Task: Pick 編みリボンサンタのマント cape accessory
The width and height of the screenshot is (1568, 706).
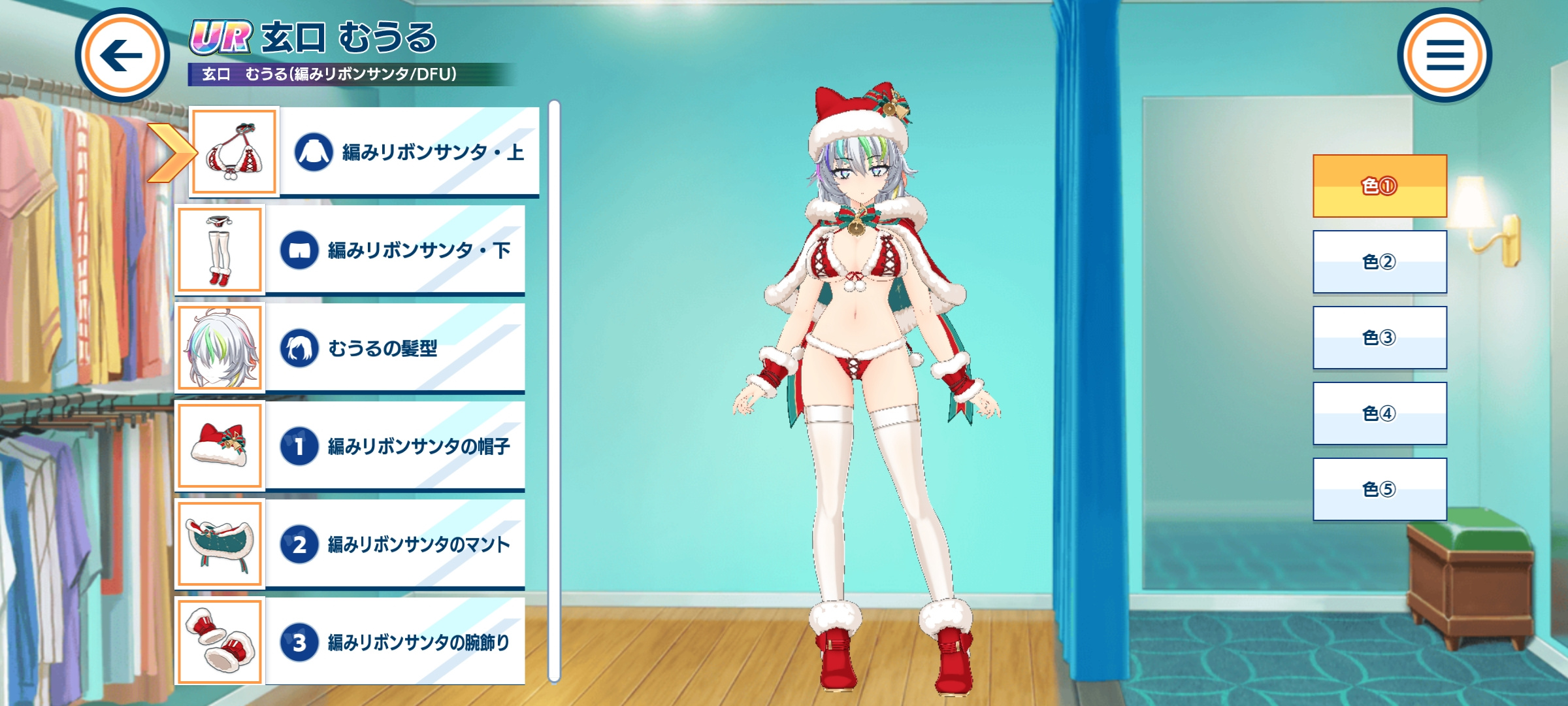Action: click(394, 545)
